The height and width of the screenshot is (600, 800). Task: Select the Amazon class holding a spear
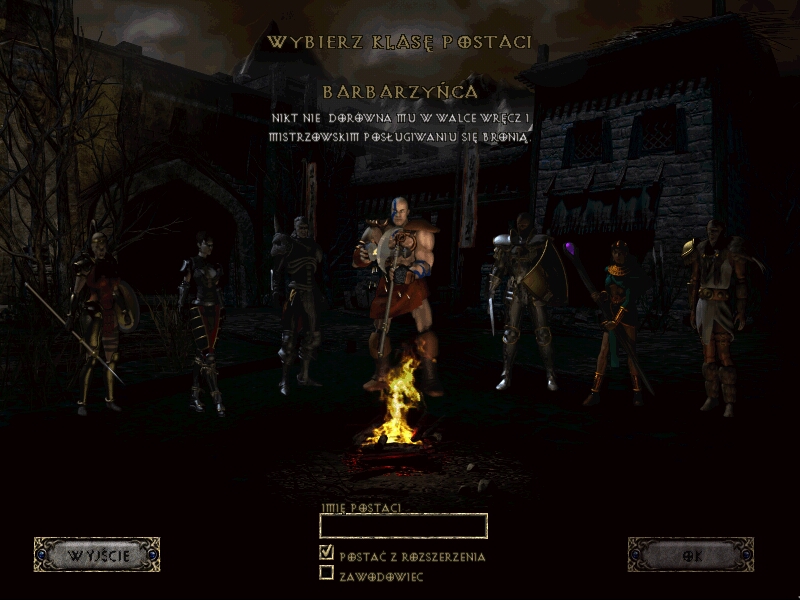tap(98, 315)
